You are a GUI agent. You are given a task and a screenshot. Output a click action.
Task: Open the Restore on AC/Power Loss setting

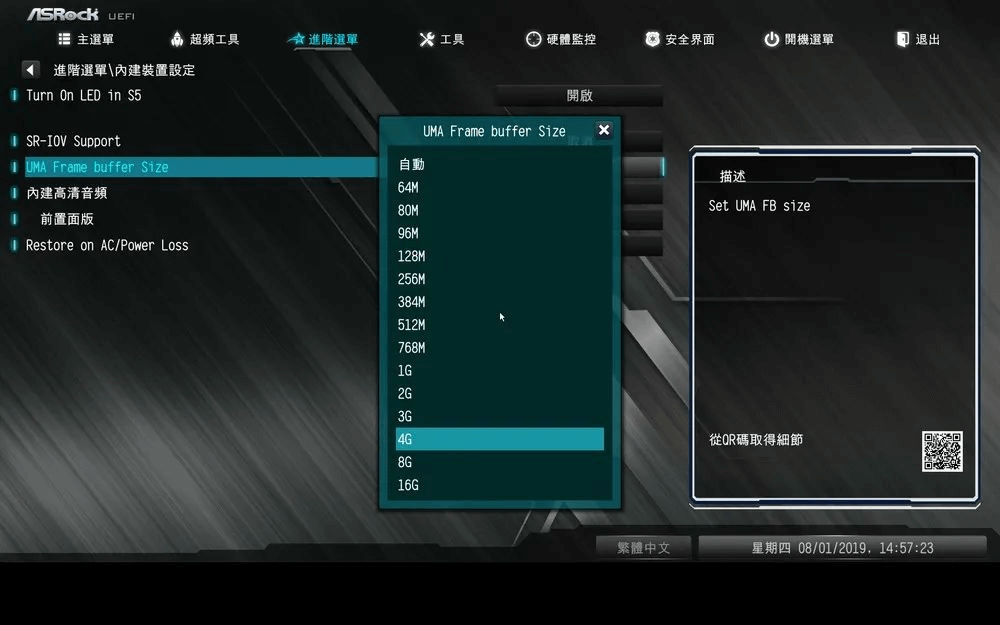point(107,245)
